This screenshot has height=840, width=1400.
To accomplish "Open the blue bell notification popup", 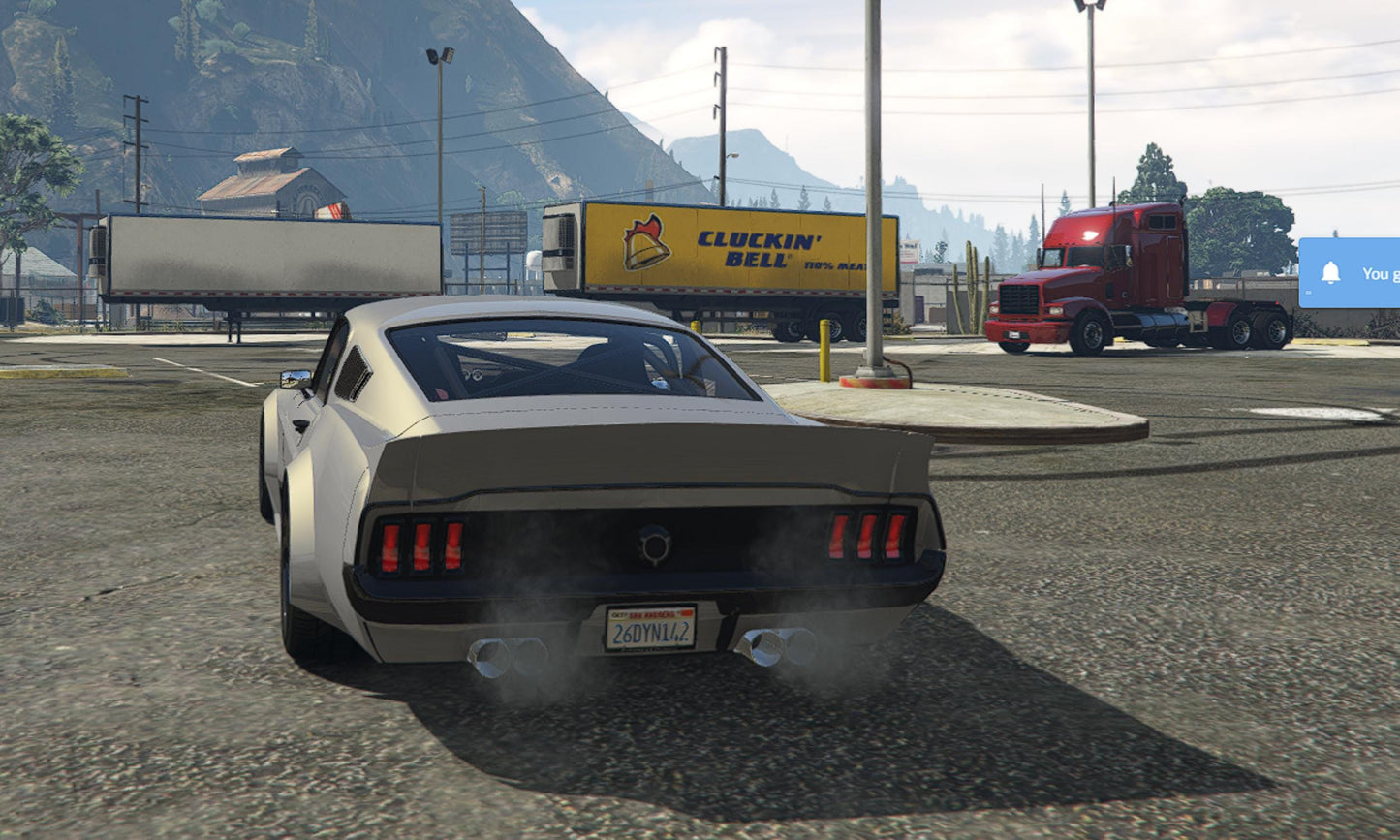I will (1350, 273).
